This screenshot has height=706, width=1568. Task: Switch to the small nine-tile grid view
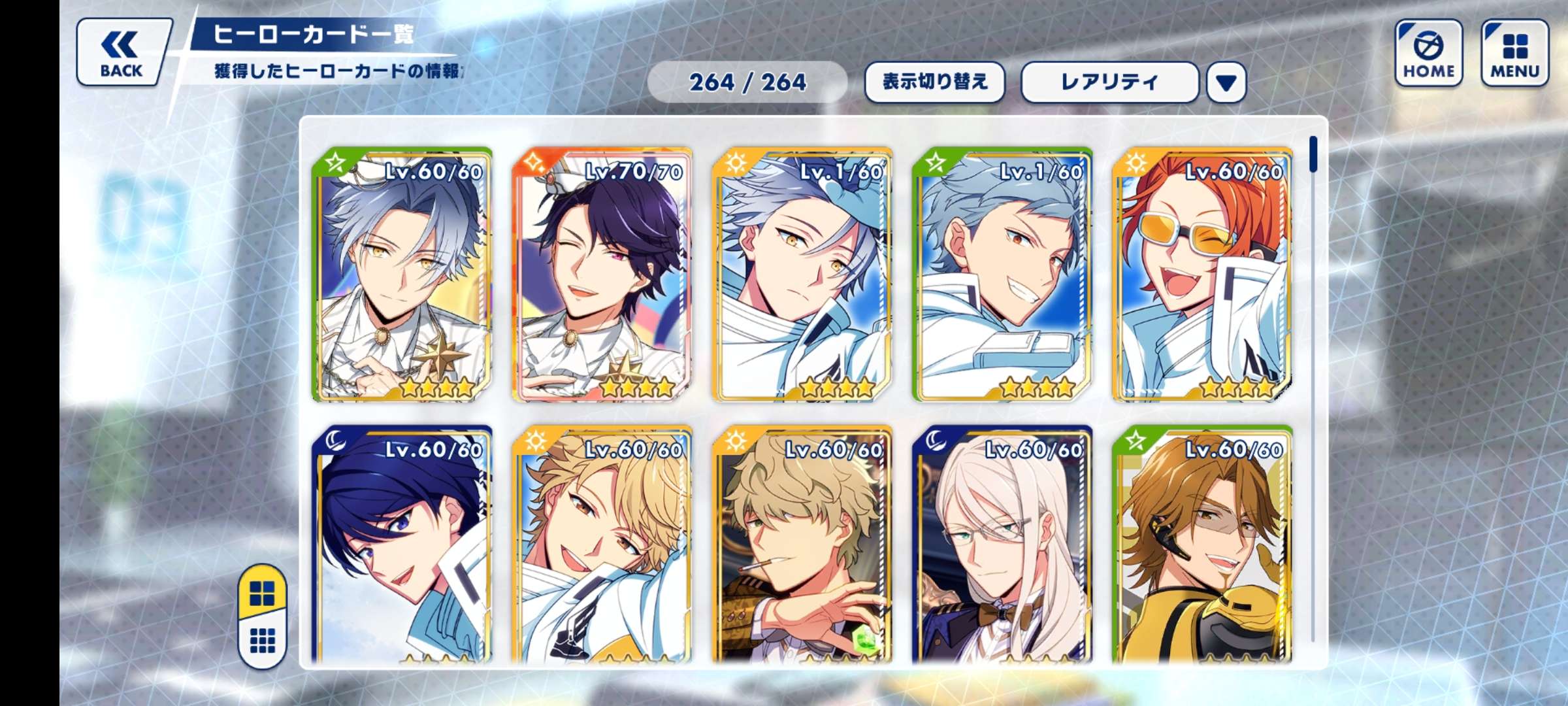263,641
